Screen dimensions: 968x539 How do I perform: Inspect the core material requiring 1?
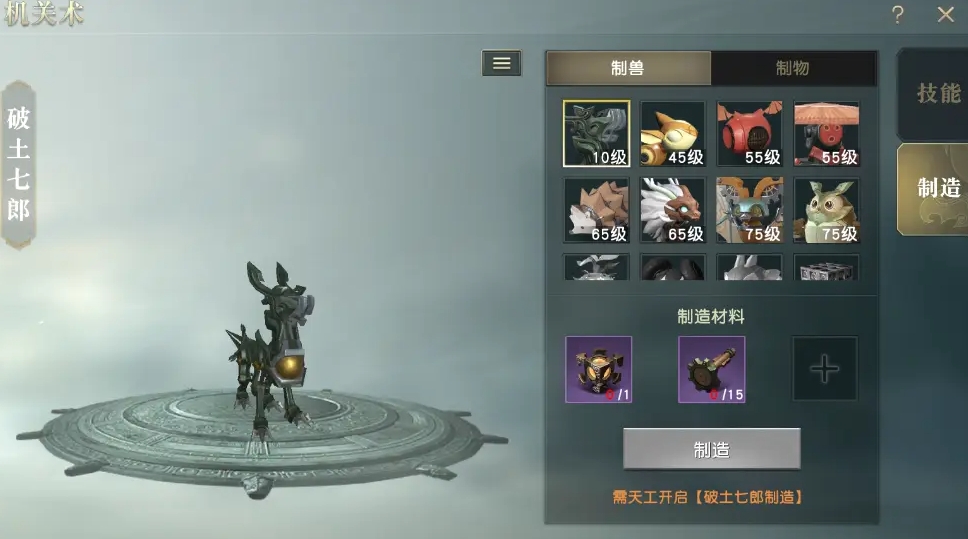pos(598,369)
